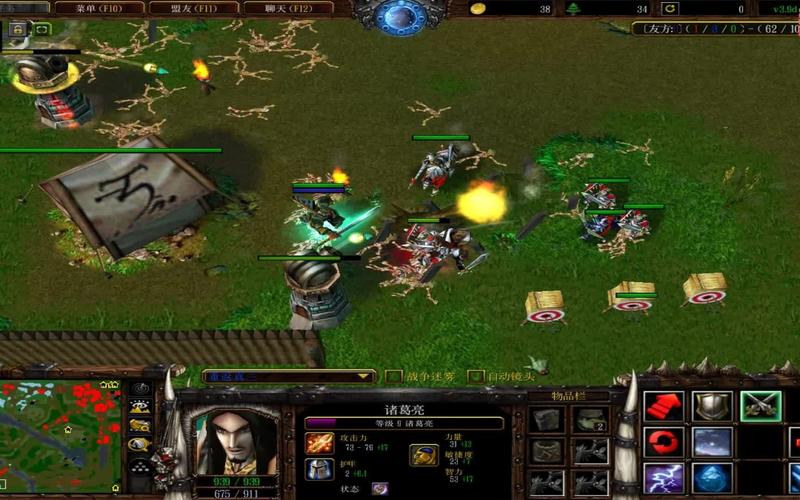
Task: Open the 盟友 (F11) allies panel
Action: pos(193,8)
